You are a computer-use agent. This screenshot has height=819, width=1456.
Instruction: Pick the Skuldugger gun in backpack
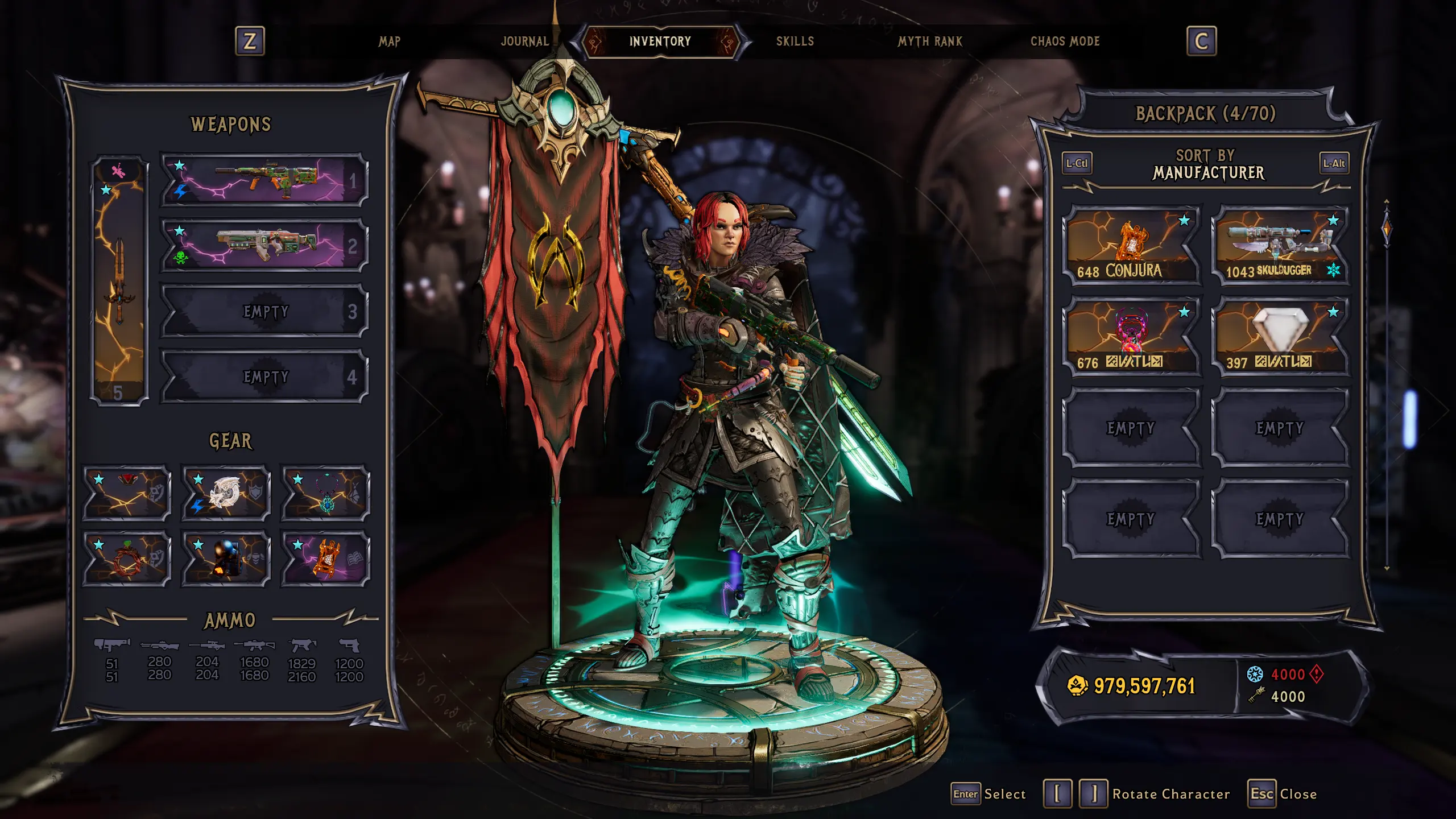(1280, 245)
